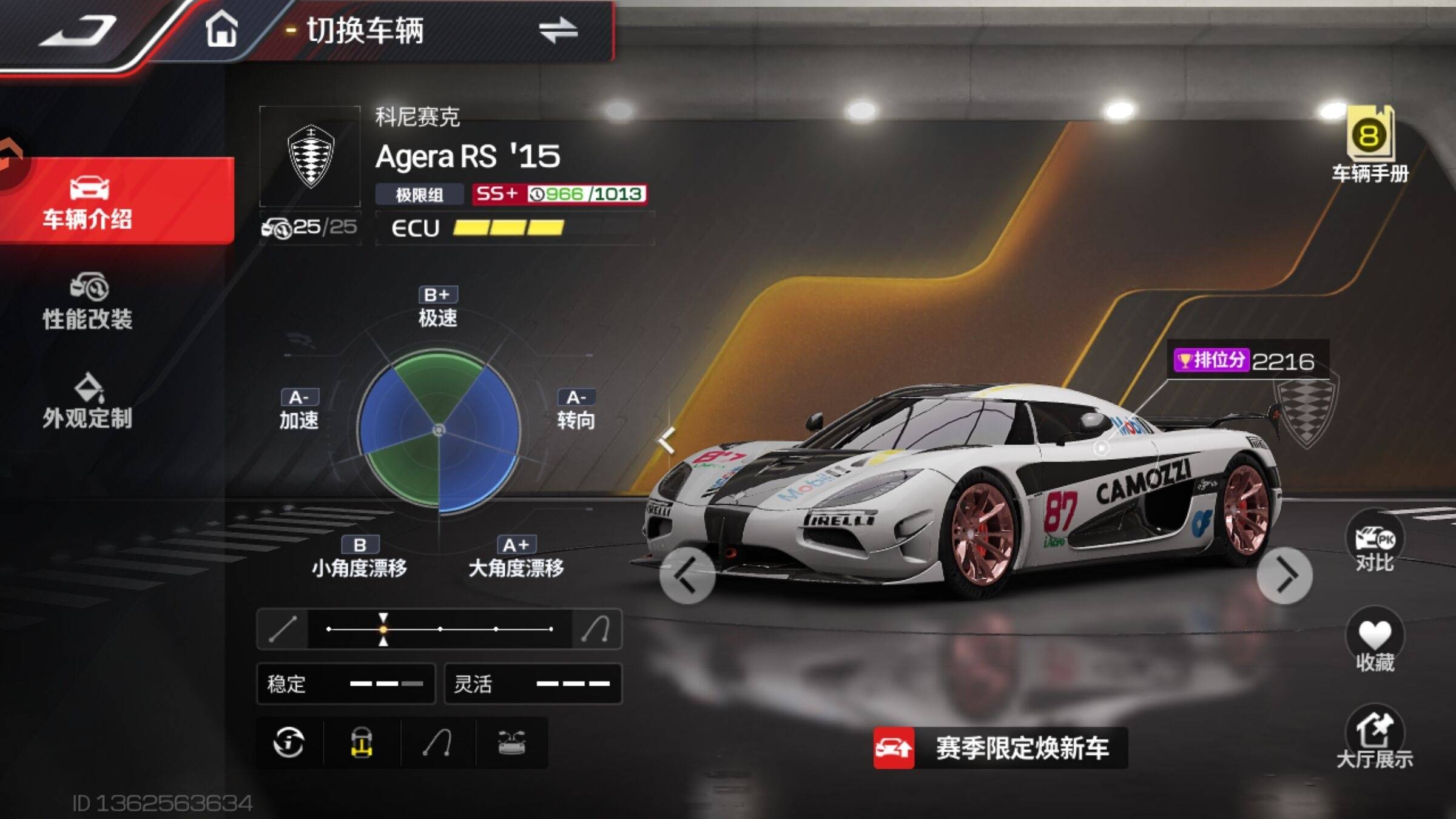
Task: Go back with the top-left arrow
Action: 79,32
